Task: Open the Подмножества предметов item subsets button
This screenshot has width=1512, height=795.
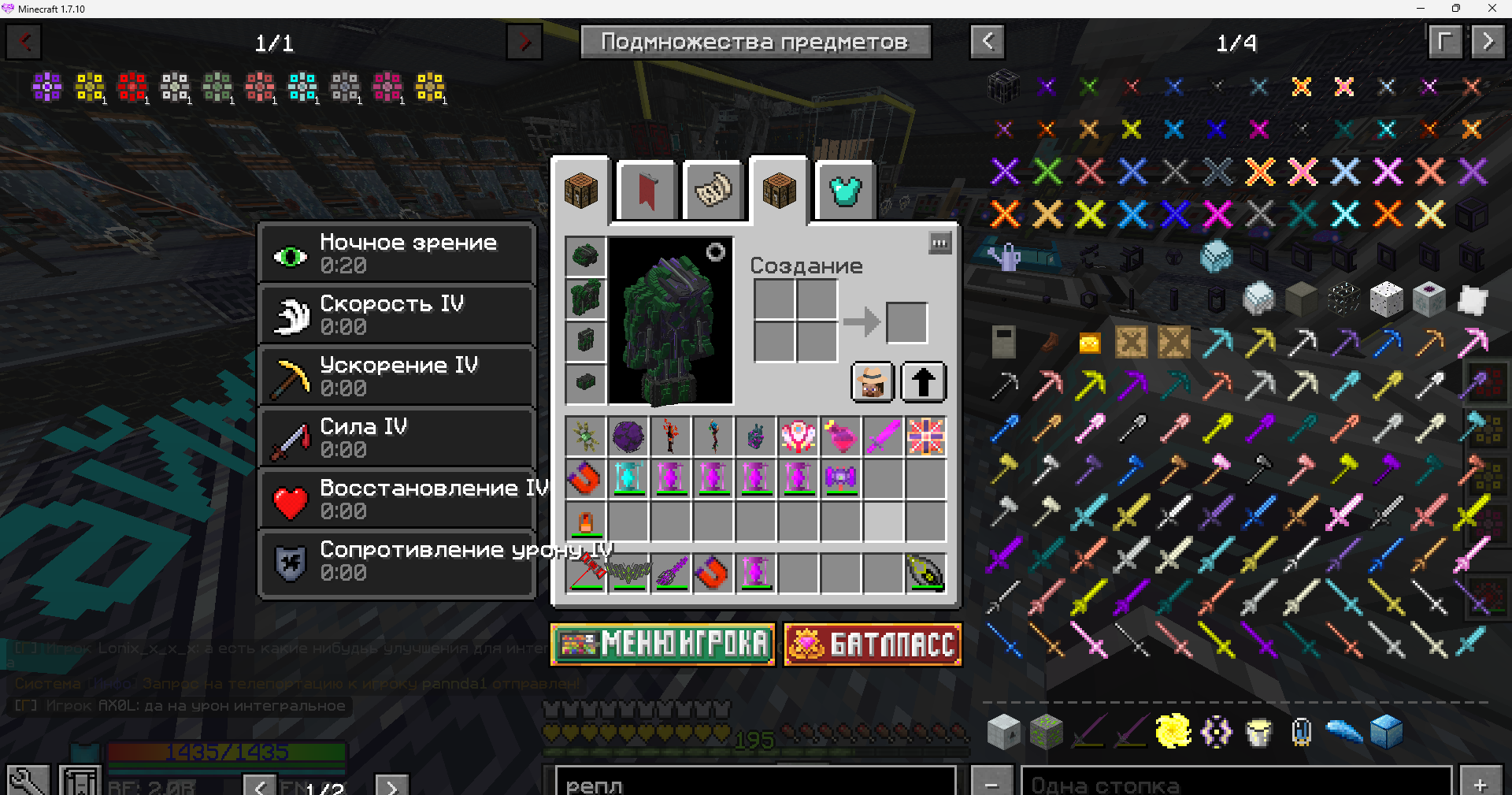Action: [x=755, y=42]
